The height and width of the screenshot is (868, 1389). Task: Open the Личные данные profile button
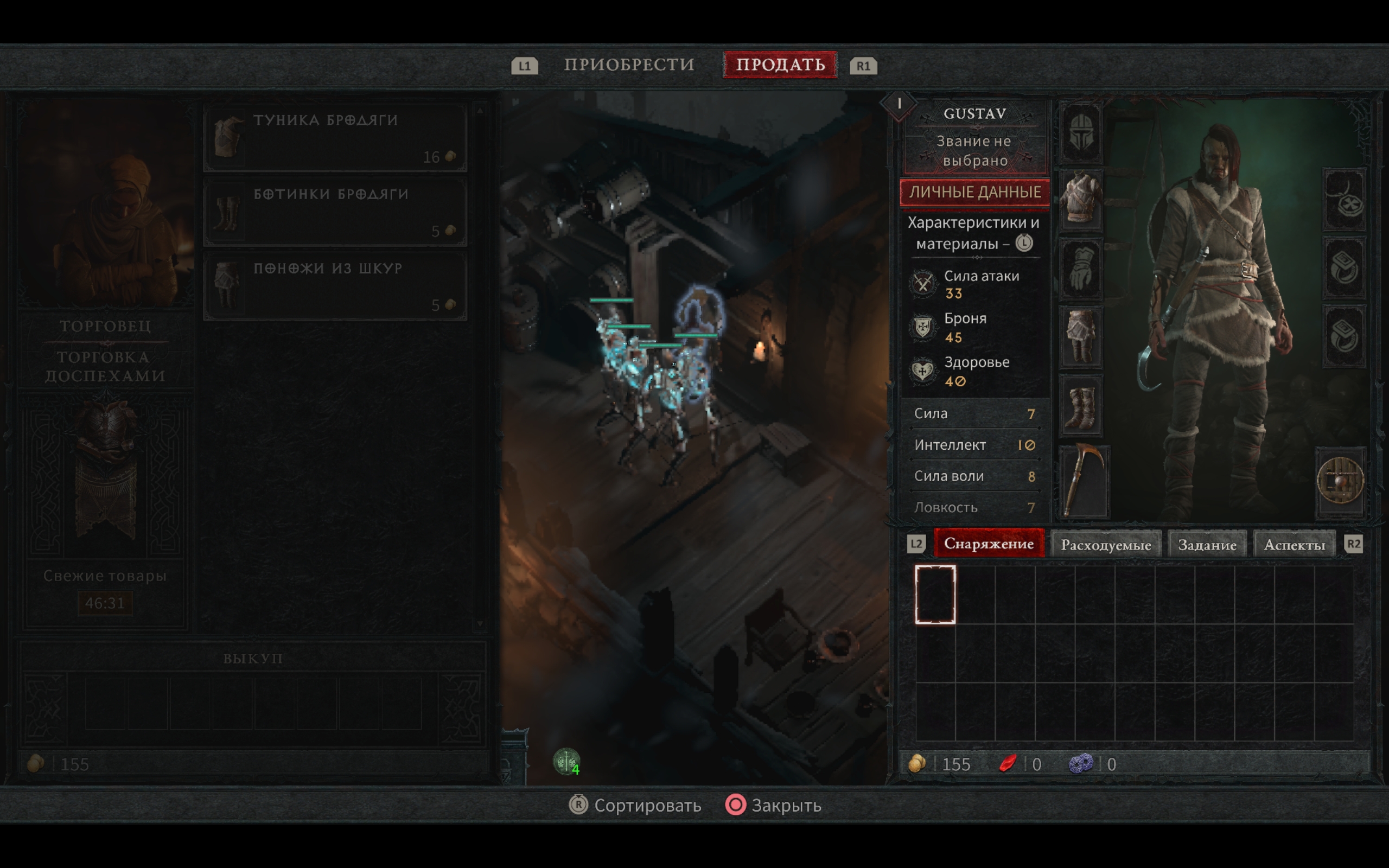point(974,192)
